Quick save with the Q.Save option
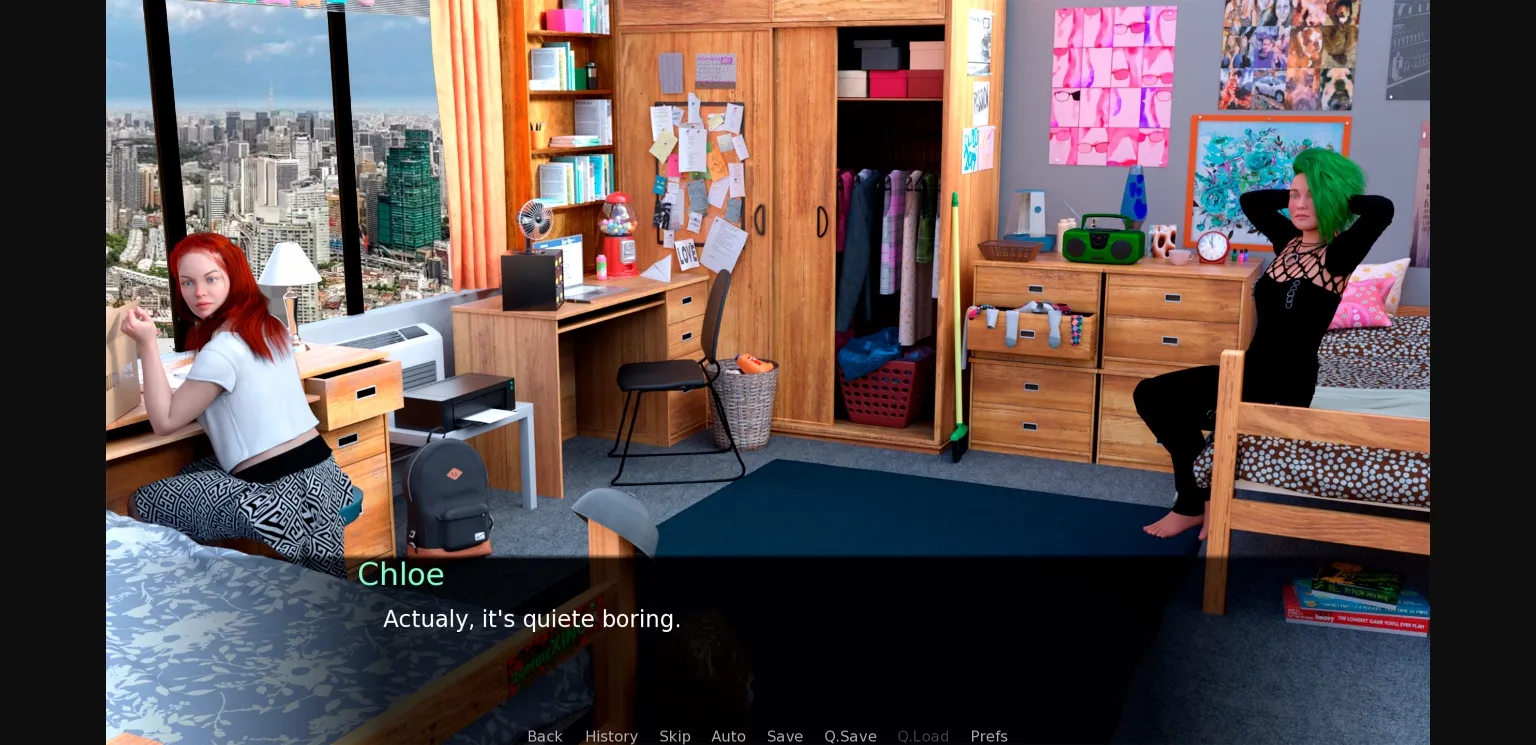The height and width of the screenshot is (745, 1536). [x=850, y=736]
